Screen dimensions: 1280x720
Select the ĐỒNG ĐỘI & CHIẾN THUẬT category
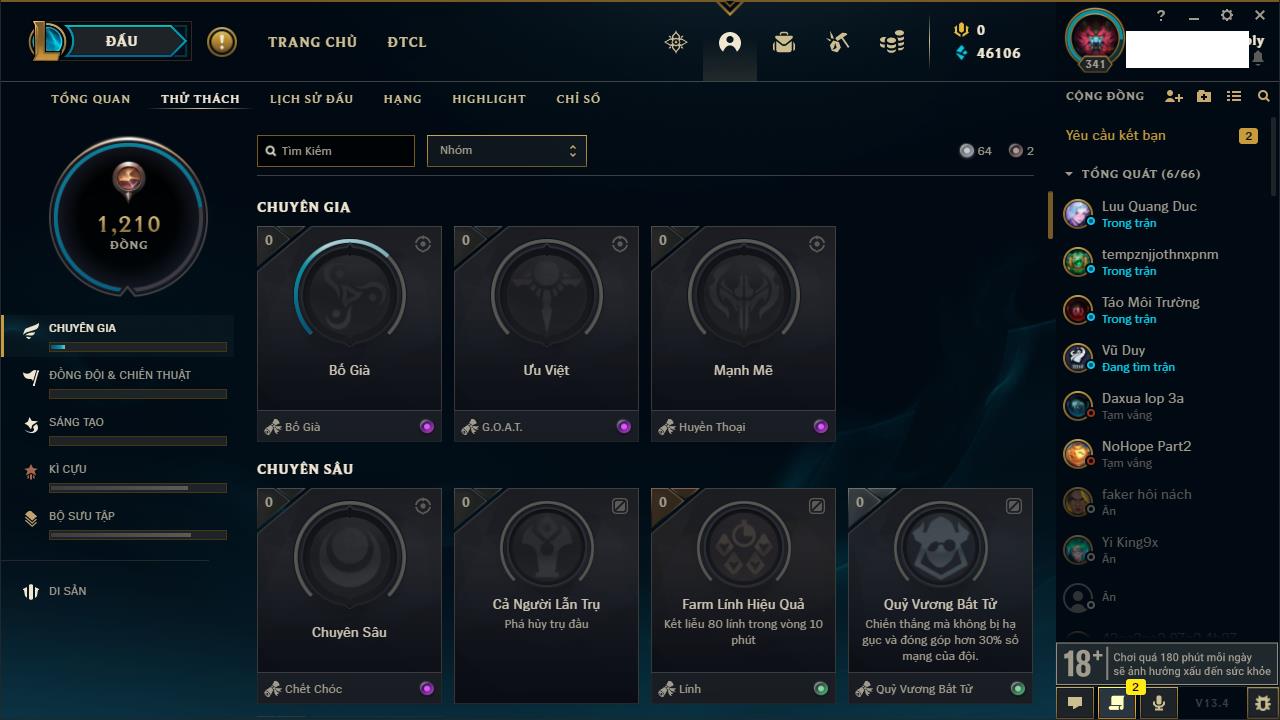(120, 375)
